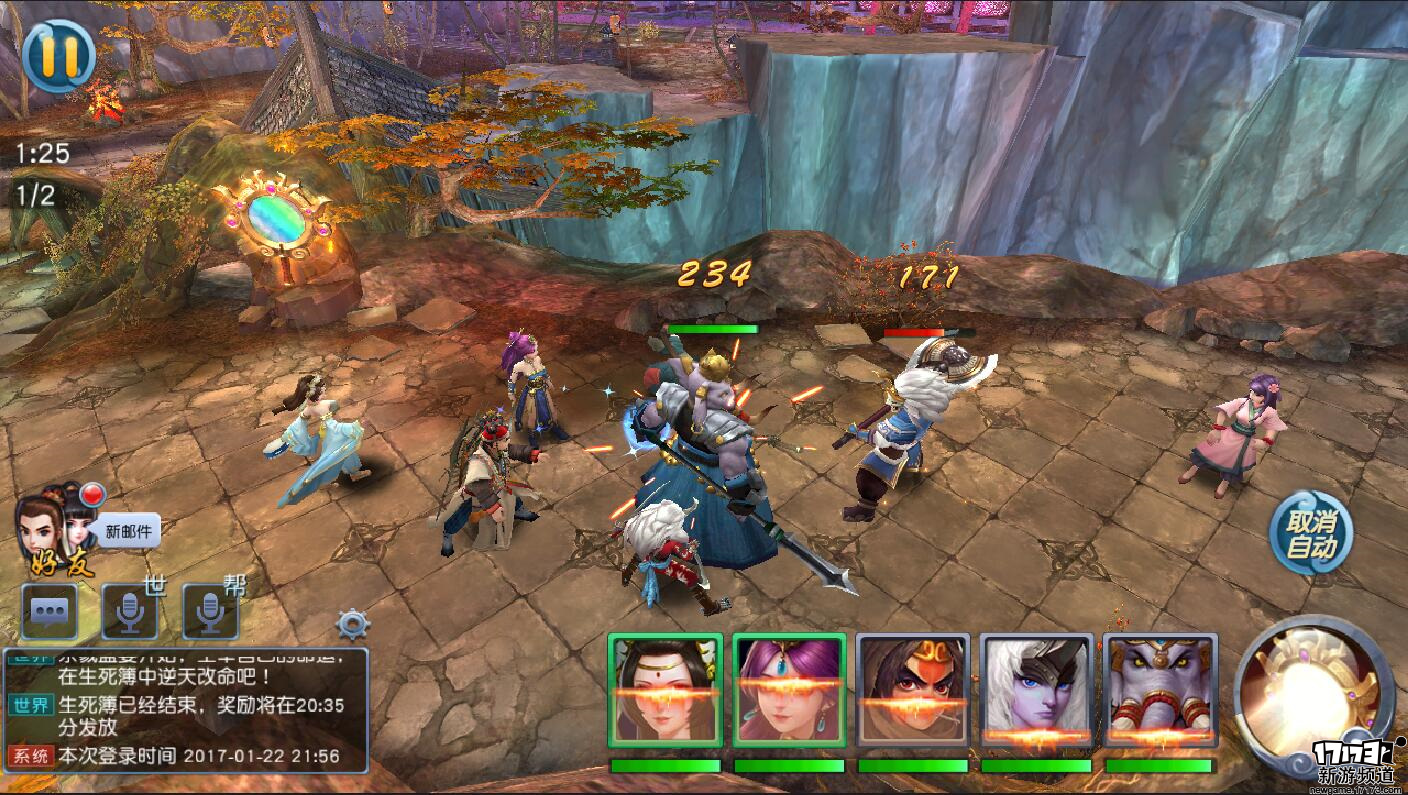
Task: Pause the battle with the pause button
Action: (x=58, y=56)
